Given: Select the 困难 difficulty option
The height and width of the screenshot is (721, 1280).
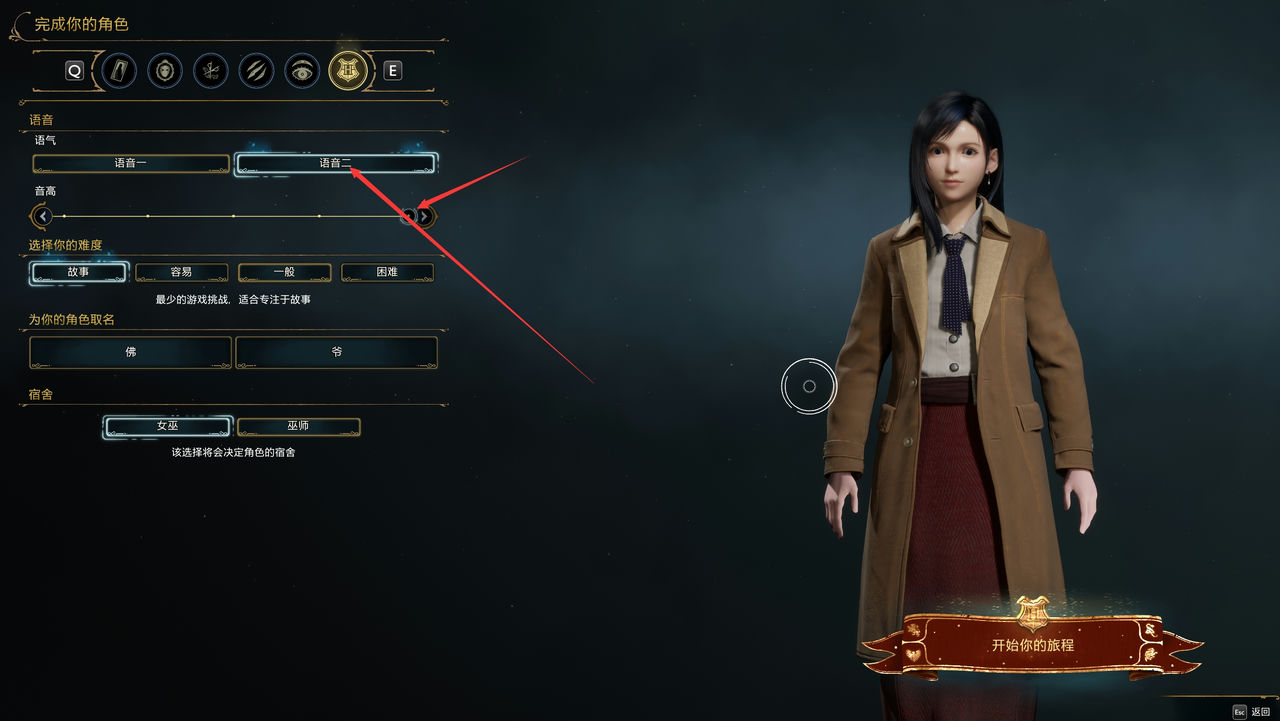Looking at the screenshot, I should pyautogui.click(x=387, y=272).
